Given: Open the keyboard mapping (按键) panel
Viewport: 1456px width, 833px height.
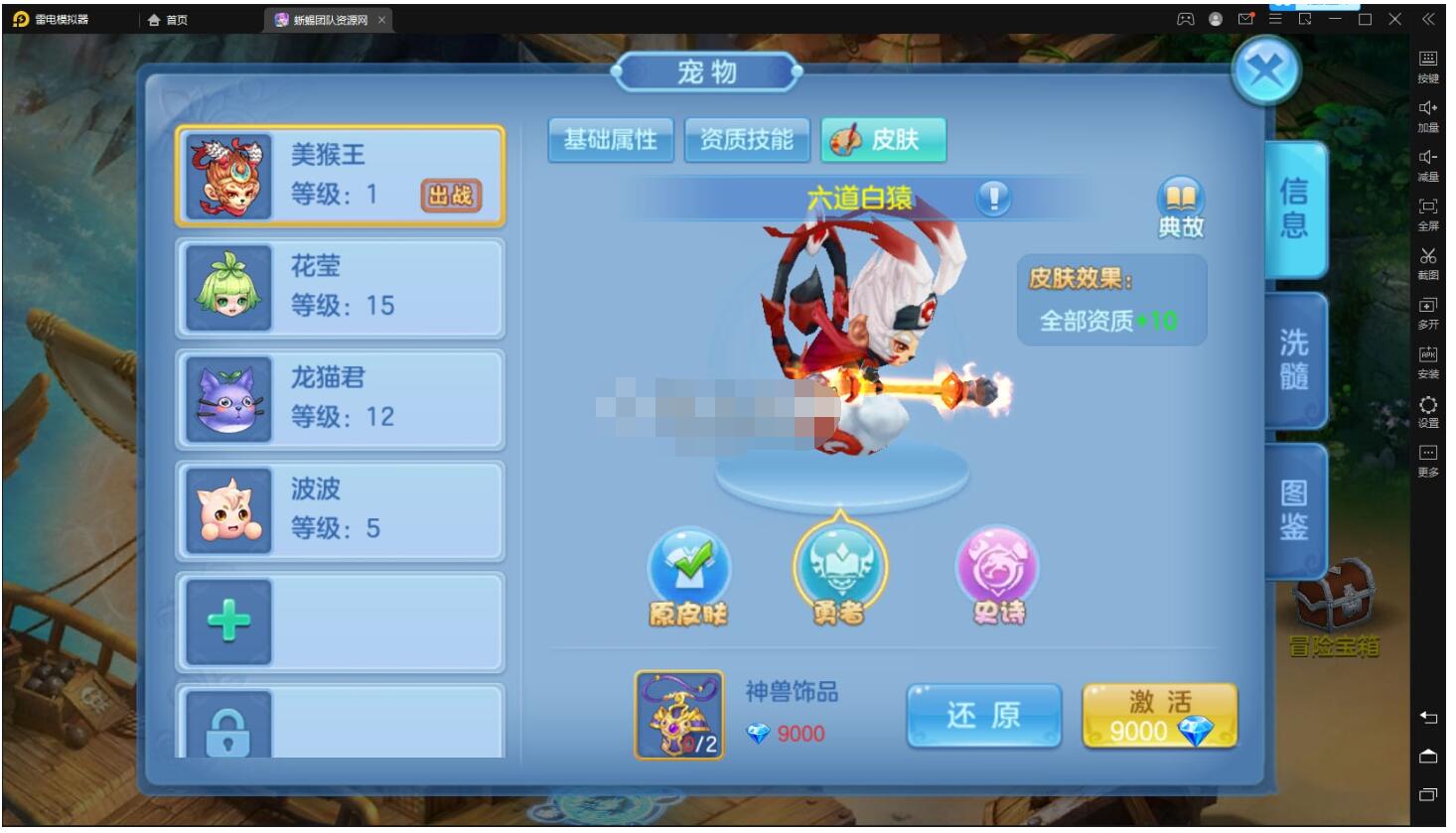Looking at the screenshot, I should pos(1427,62).
